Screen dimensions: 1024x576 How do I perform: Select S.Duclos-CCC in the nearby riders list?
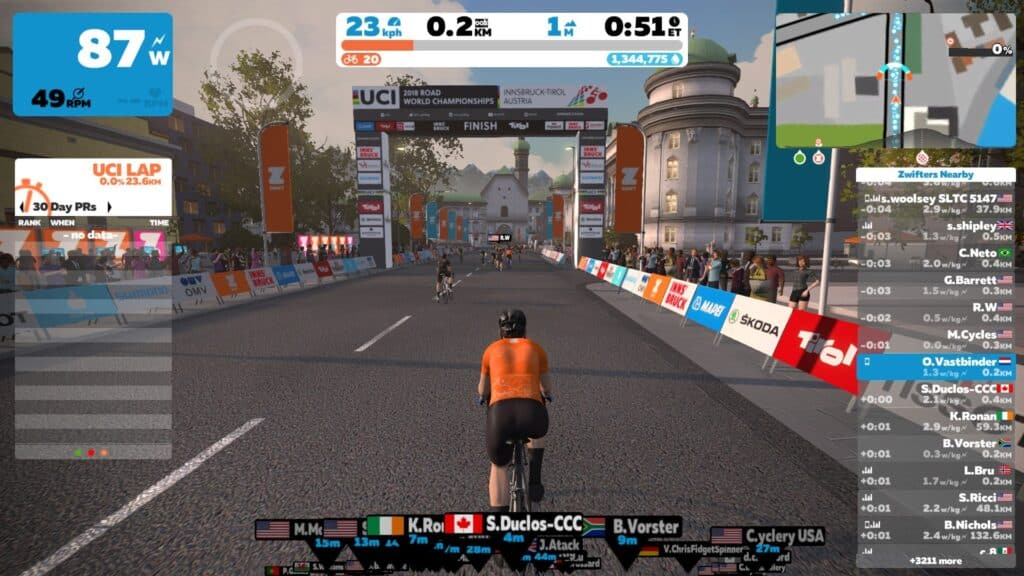coord(936,393)
